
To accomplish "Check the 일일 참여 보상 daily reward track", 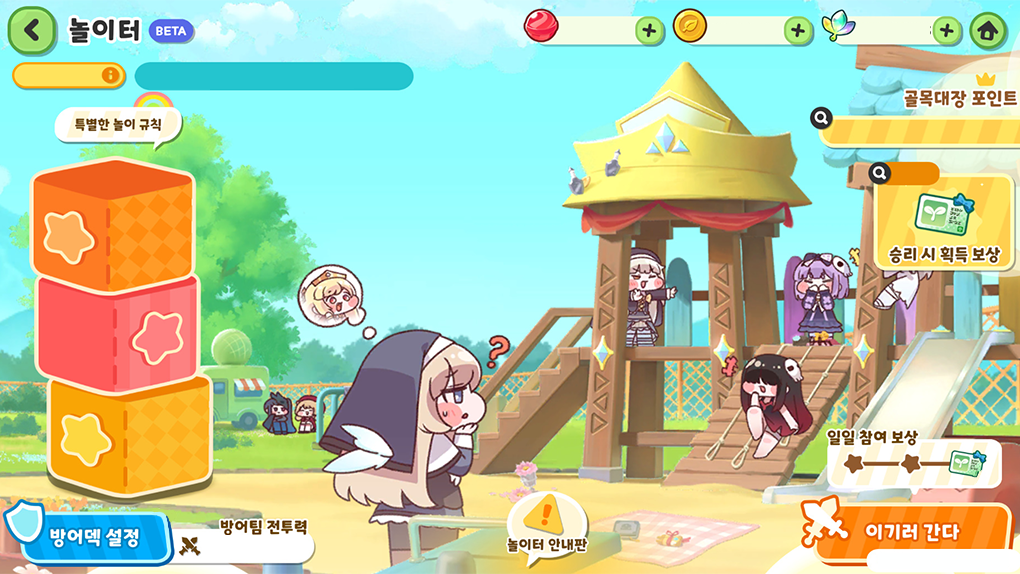I will point(914,464).
